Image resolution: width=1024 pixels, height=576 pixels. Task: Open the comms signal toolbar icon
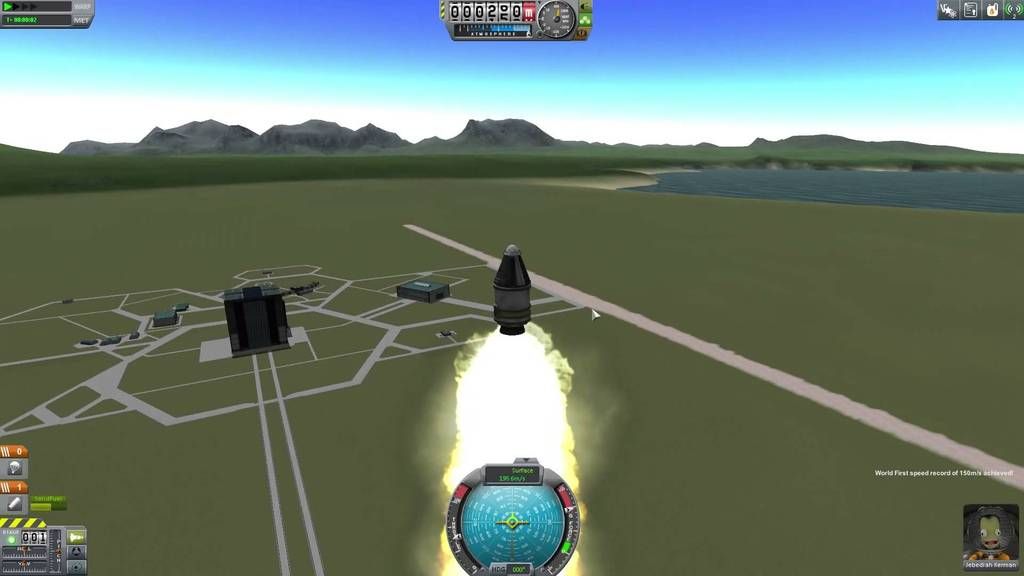(1013, 10)
